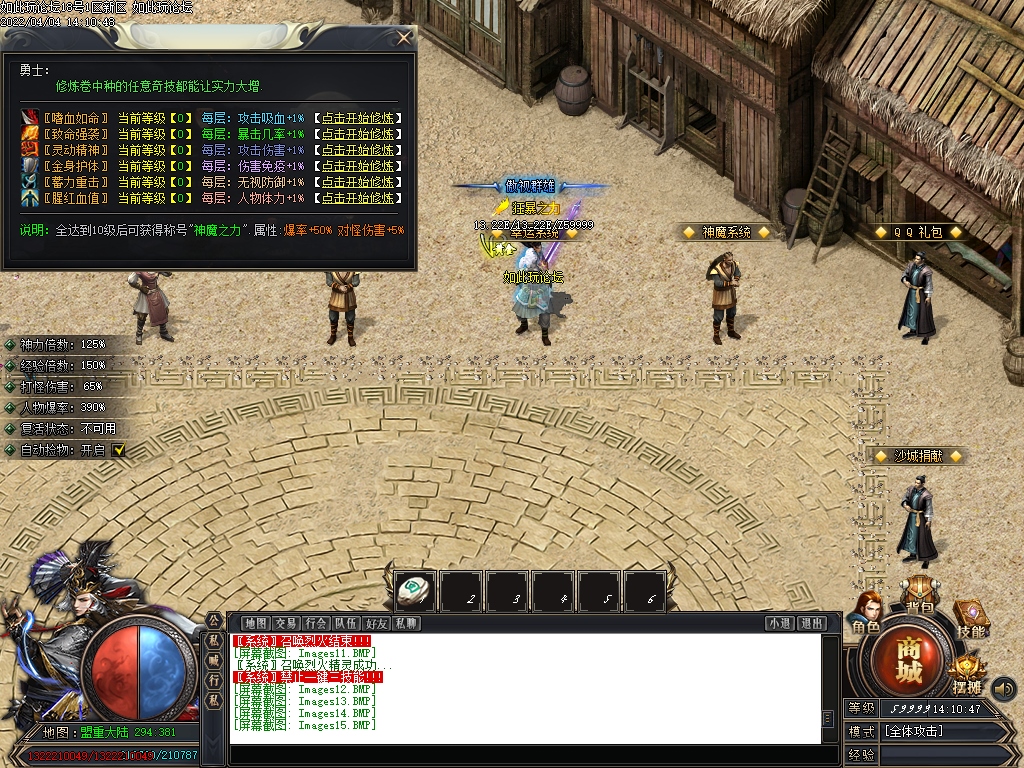Toggle the 自动拾物 auto-pickup checkbox
The width and height of the screenshot is (1024, 768).
tap(118, 451)
